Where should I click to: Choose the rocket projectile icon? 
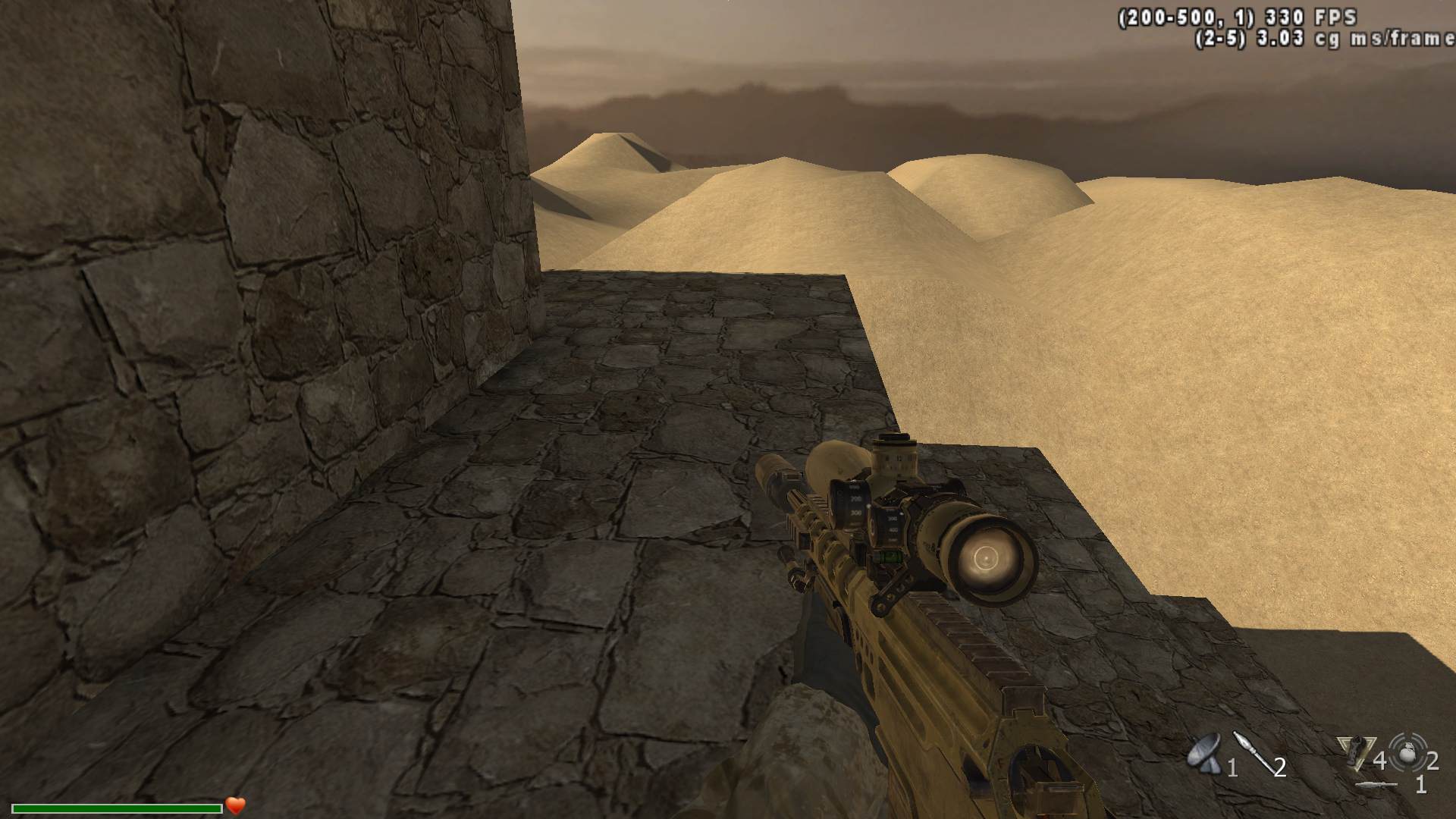1250,751
